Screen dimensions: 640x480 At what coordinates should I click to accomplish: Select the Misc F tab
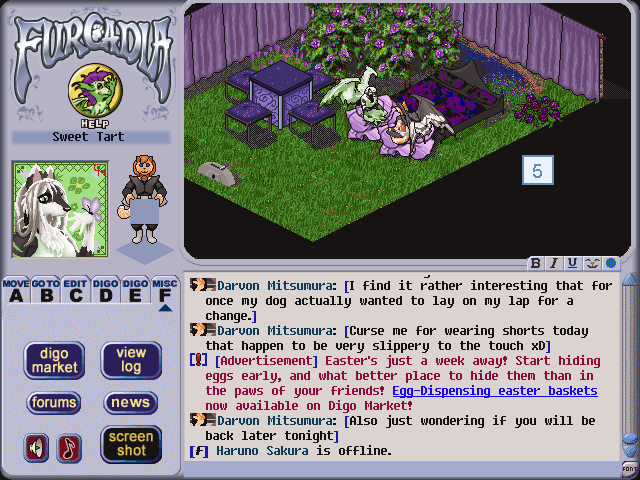pos(165,290)
